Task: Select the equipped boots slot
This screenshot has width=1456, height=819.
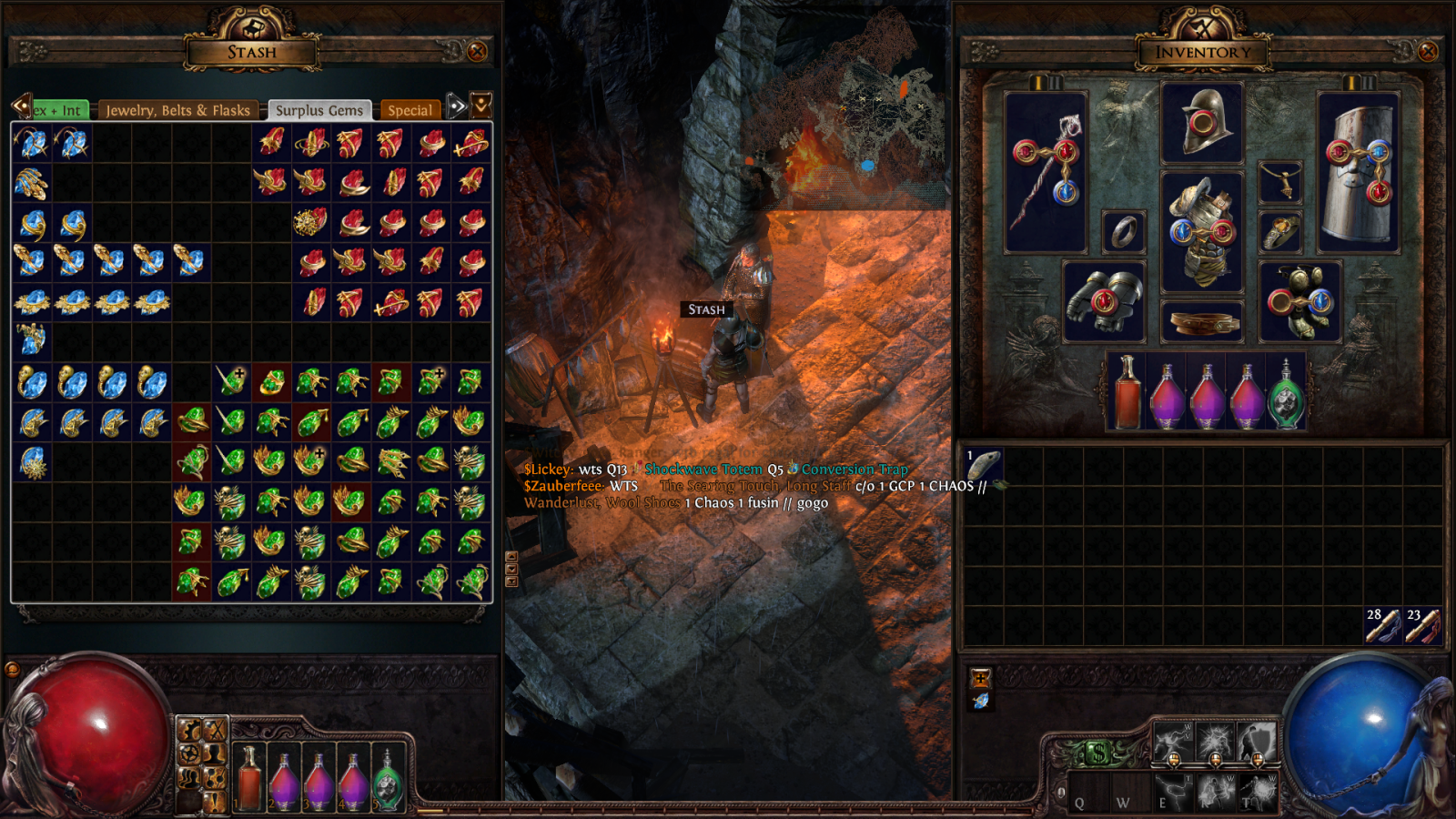Action: 1299,301
